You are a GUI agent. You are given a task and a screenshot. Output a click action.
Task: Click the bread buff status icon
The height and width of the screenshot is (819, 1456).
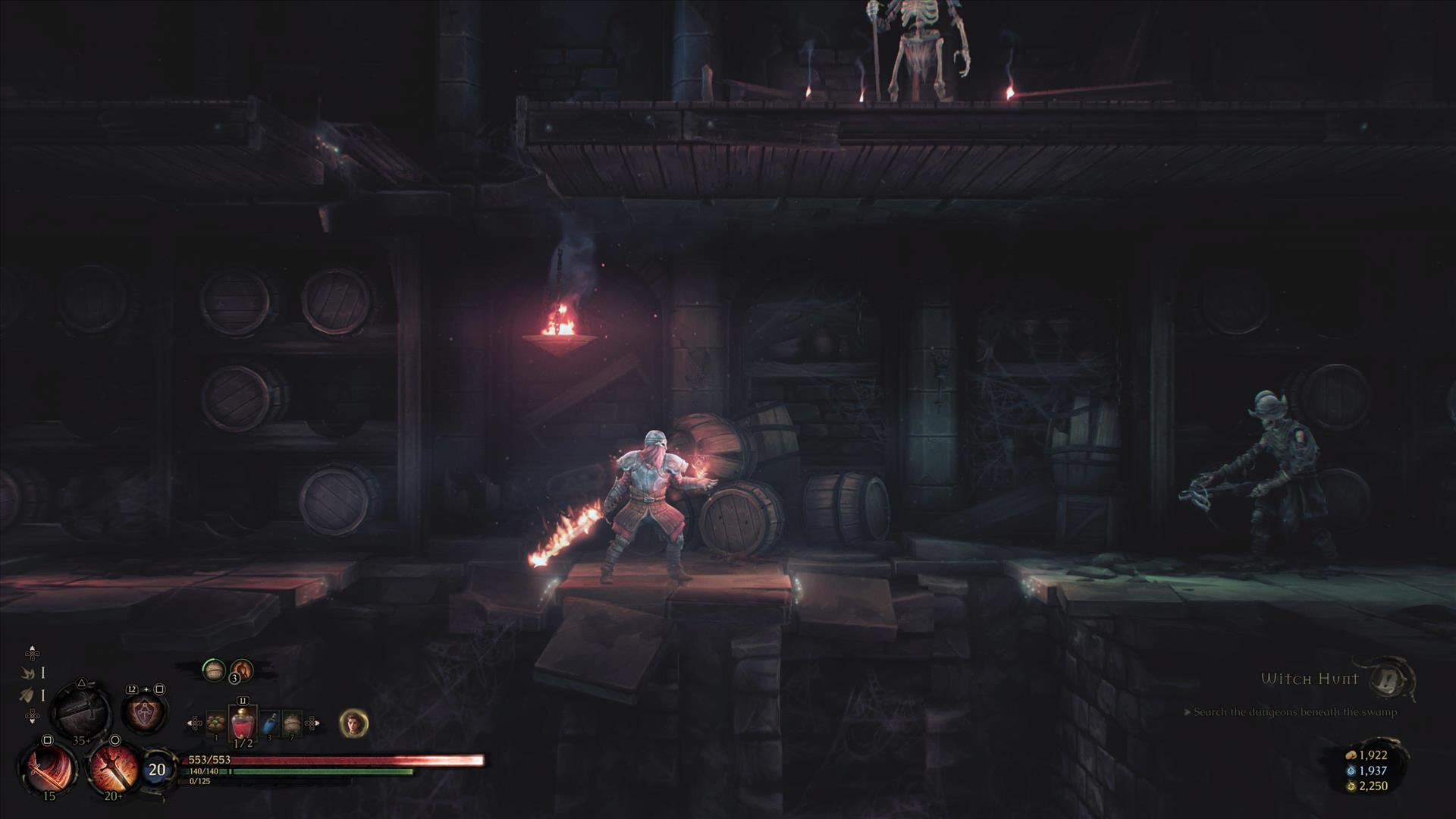[x=214, y=670]
